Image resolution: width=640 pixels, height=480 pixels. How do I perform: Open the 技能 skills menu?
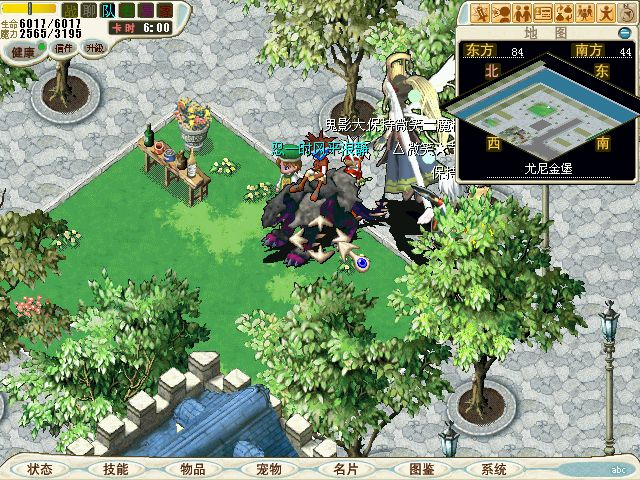(x=115, y=469)
